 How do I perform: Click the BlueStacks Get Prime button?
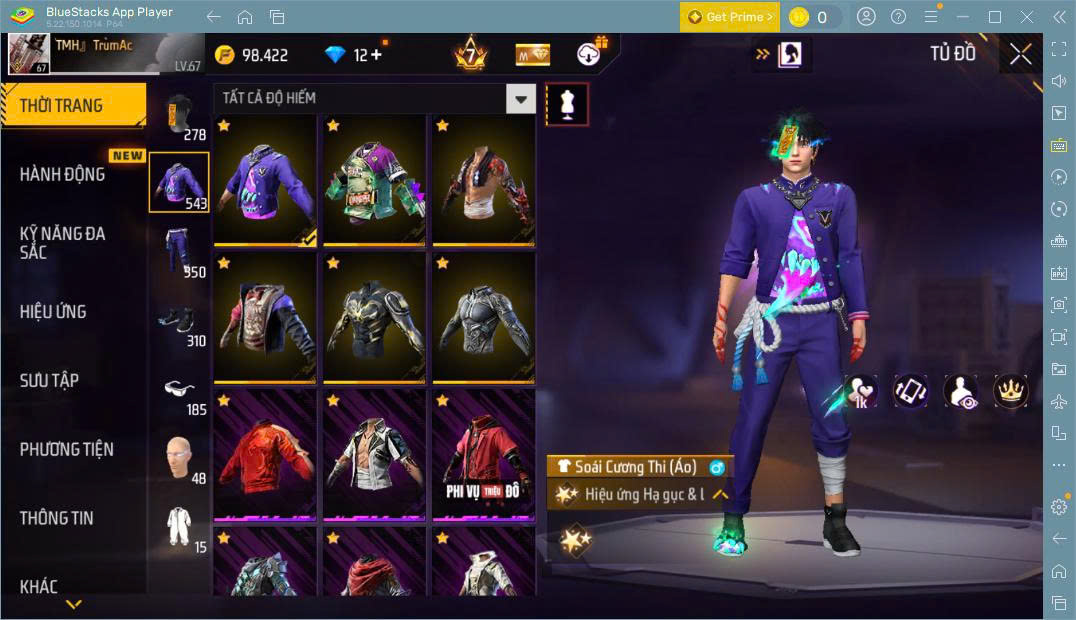coord(730,17)
